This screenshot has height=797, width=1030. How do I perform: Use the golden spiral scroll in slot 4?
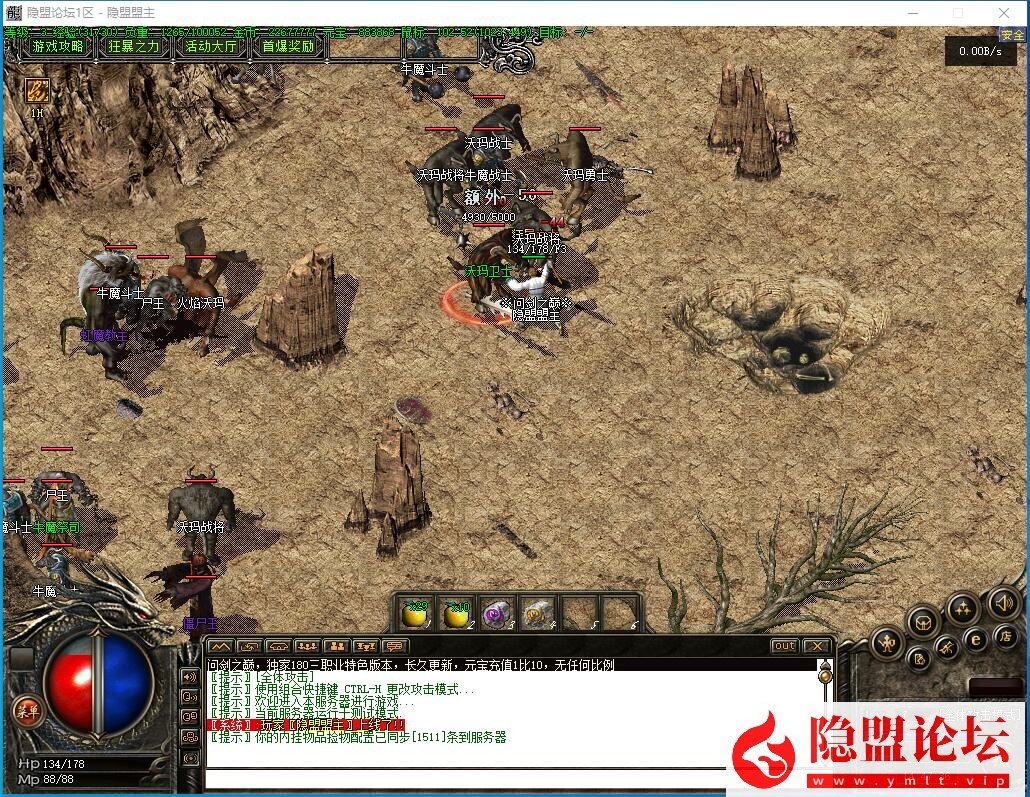tap(539, 614)
